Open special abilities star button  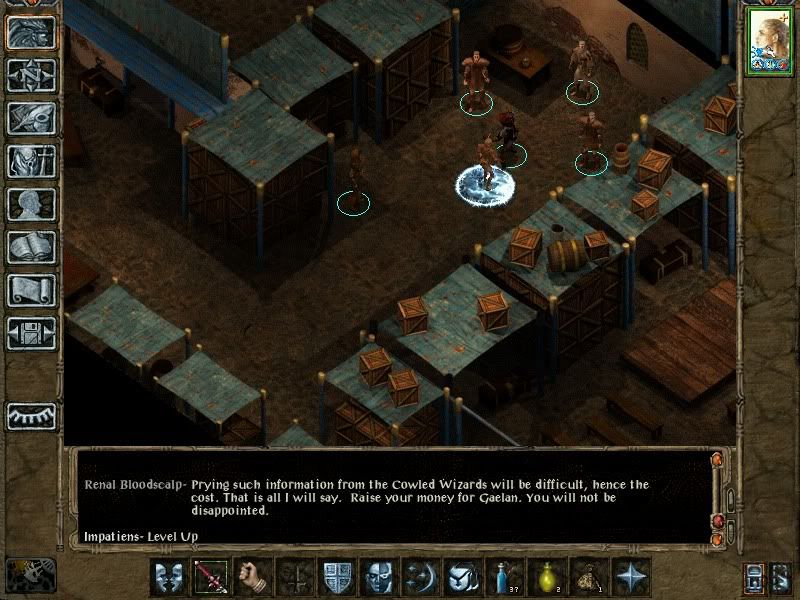632,576
